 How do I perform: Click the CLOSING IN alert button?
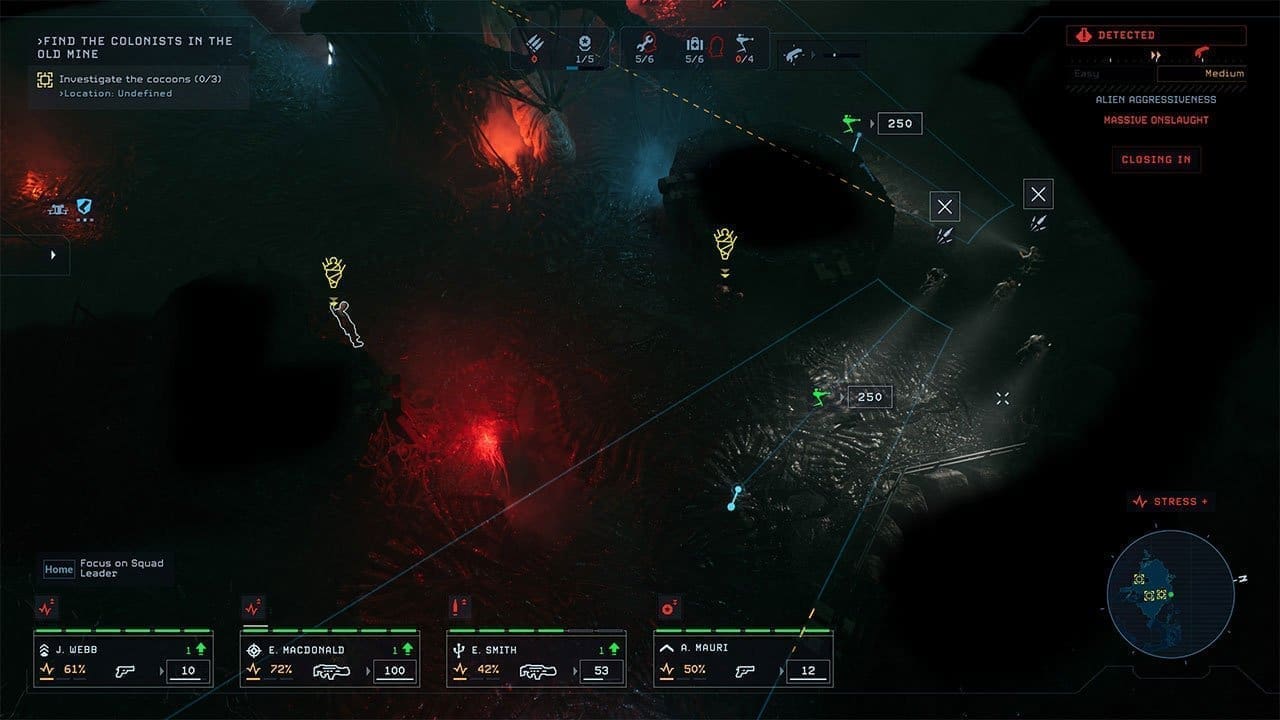[1156, 159]
